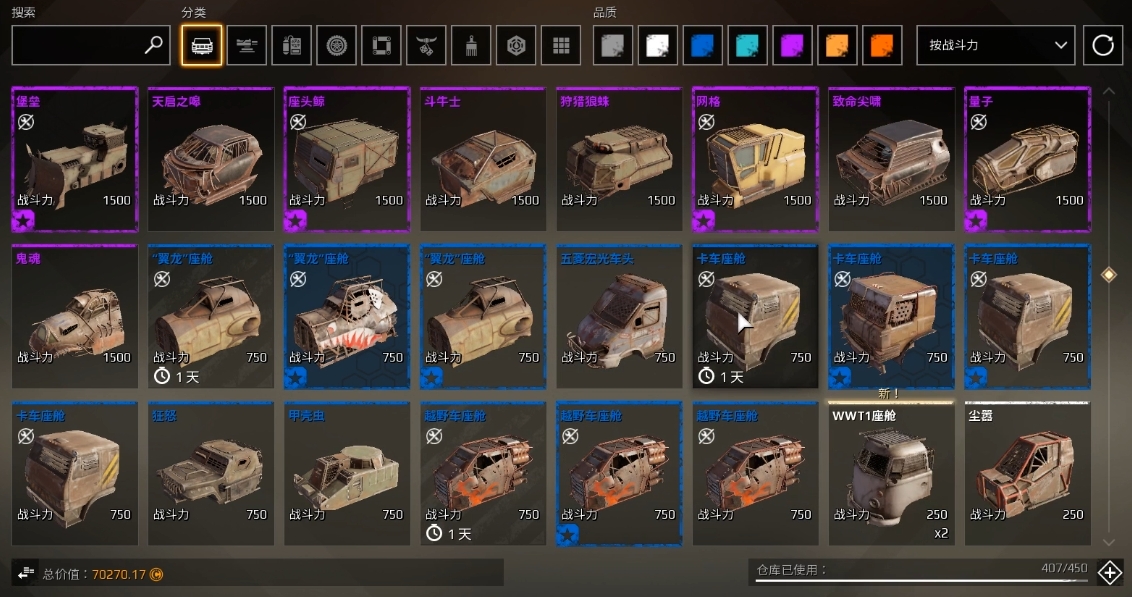Viewport: 1132px width, 597px height.
Task: Select the wheel category filter
Action: (x=336, y=45)
